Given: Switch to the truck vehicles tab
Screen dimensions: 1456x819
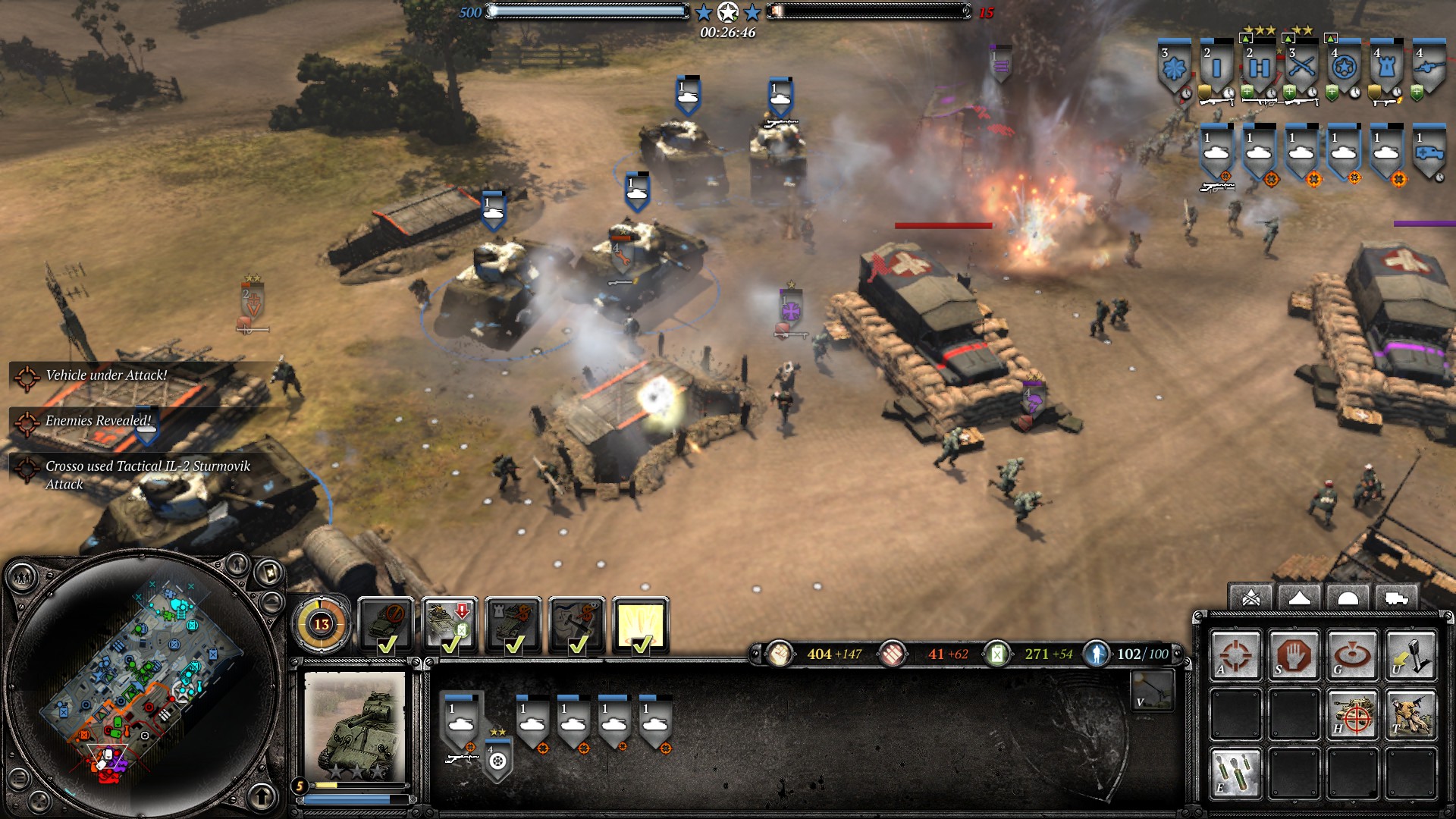Looking at the screenshot, I should coord(1396,598).
